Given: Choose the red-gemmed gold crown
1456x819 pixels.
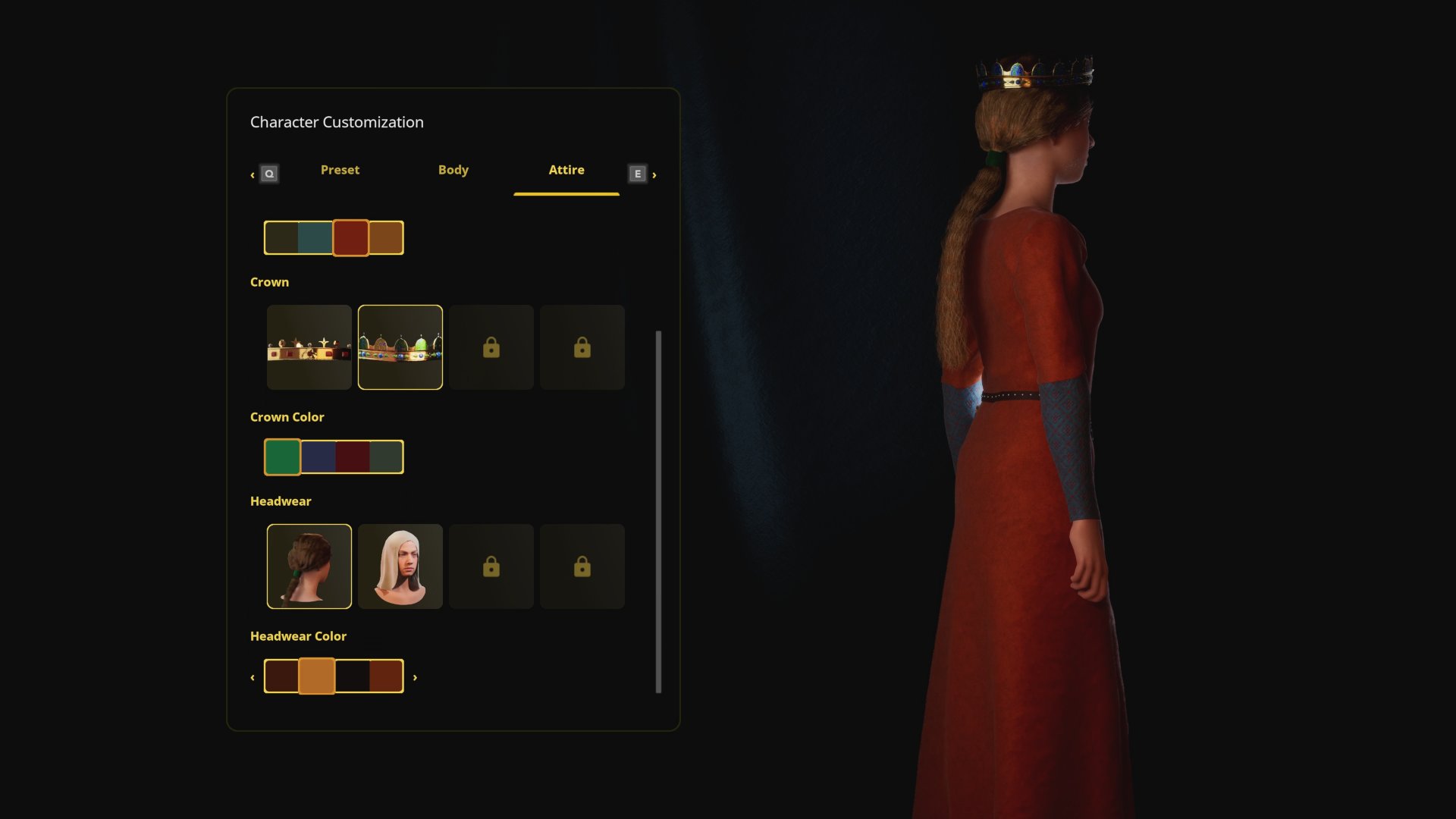Looking at the screenshot, I should (x=309, y=347).
